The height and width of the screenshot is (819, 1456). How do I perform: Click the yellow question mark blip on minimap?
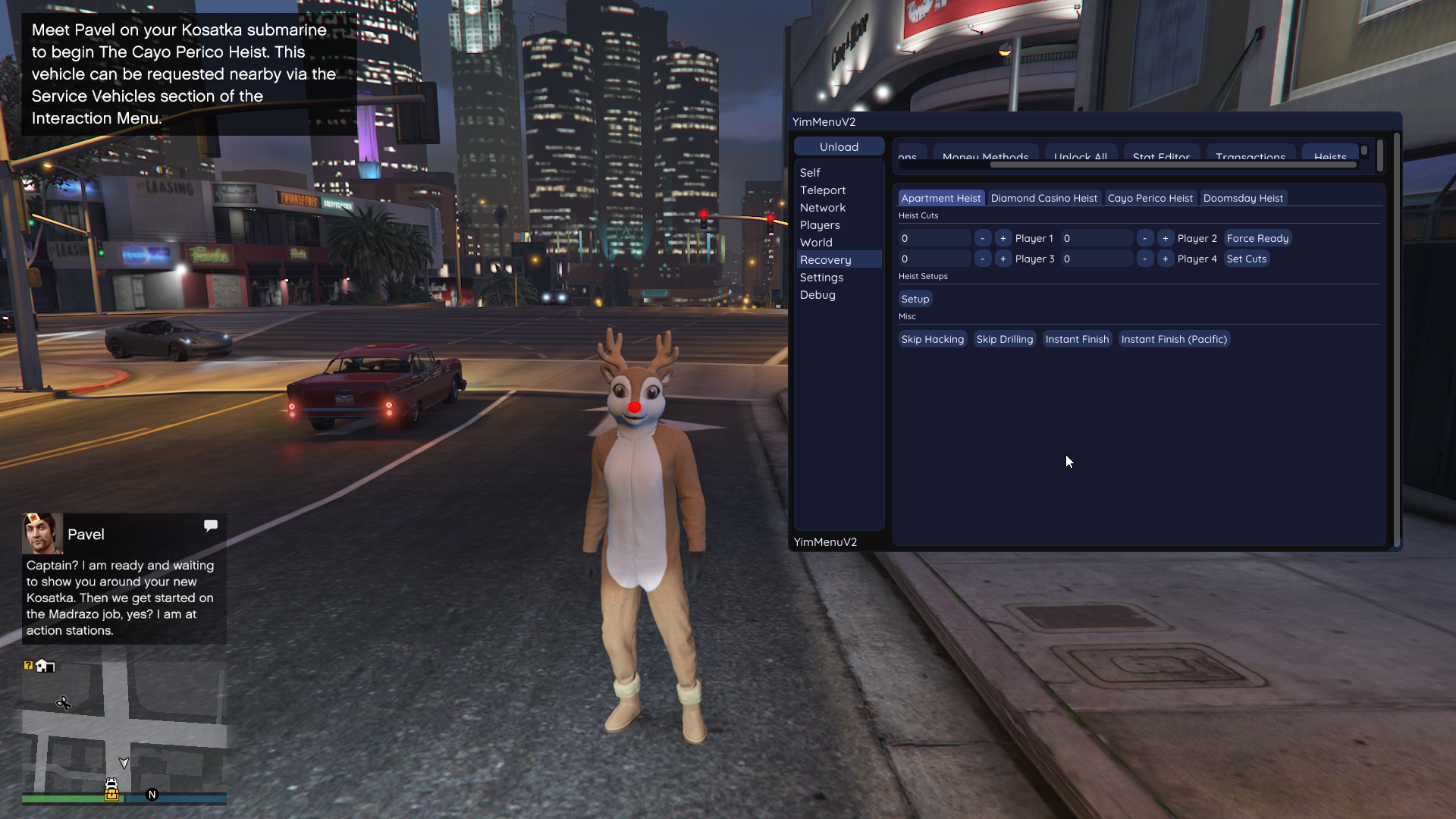(29, 665)
